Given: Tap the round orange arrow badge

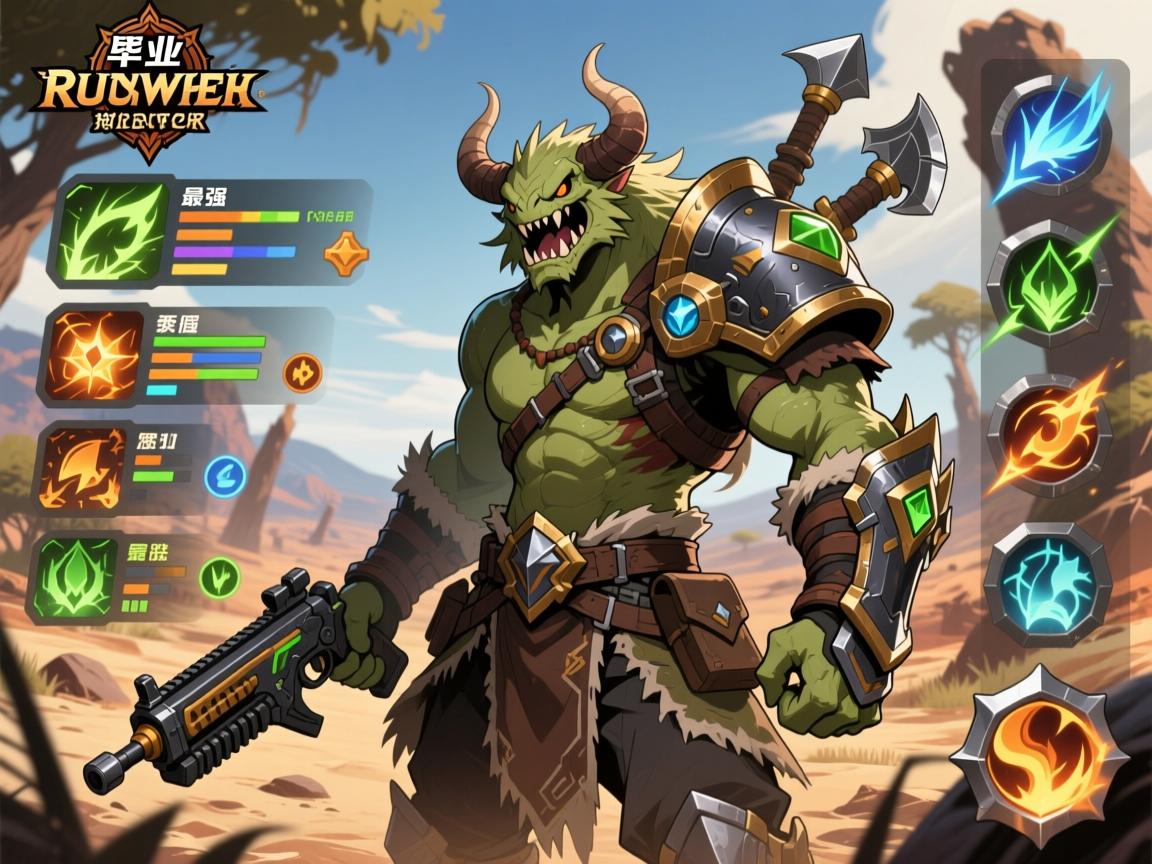Looking at the screenshot, I should [301, 373].
